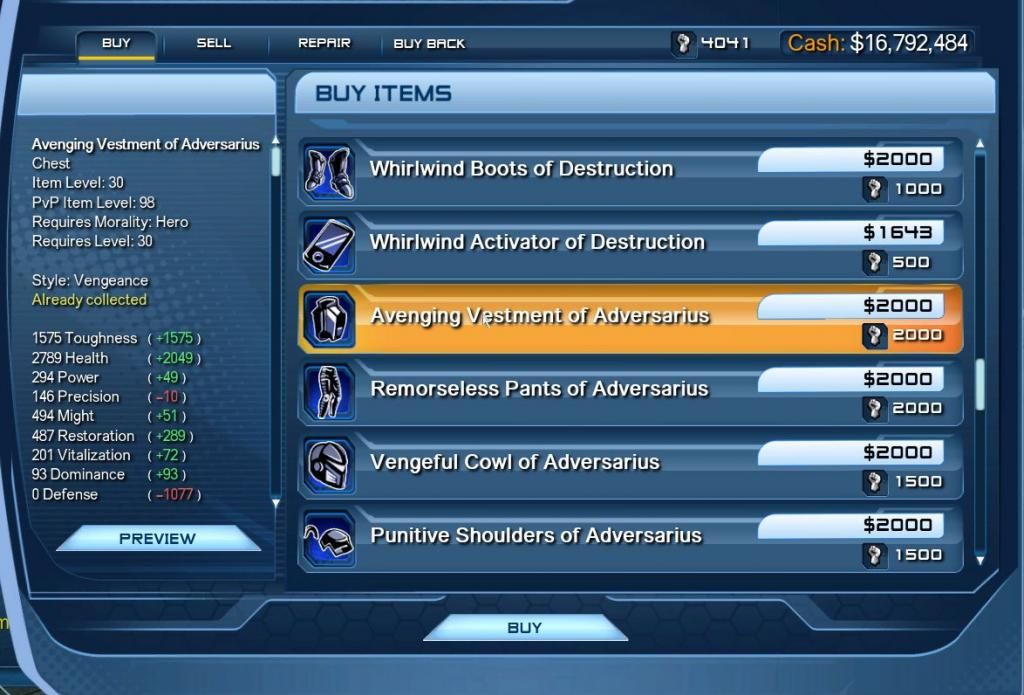The width and height of the screenshot is (1024, 695).
Task: Click the item list scroll-up arrow
Action: [x=980, y=144]
